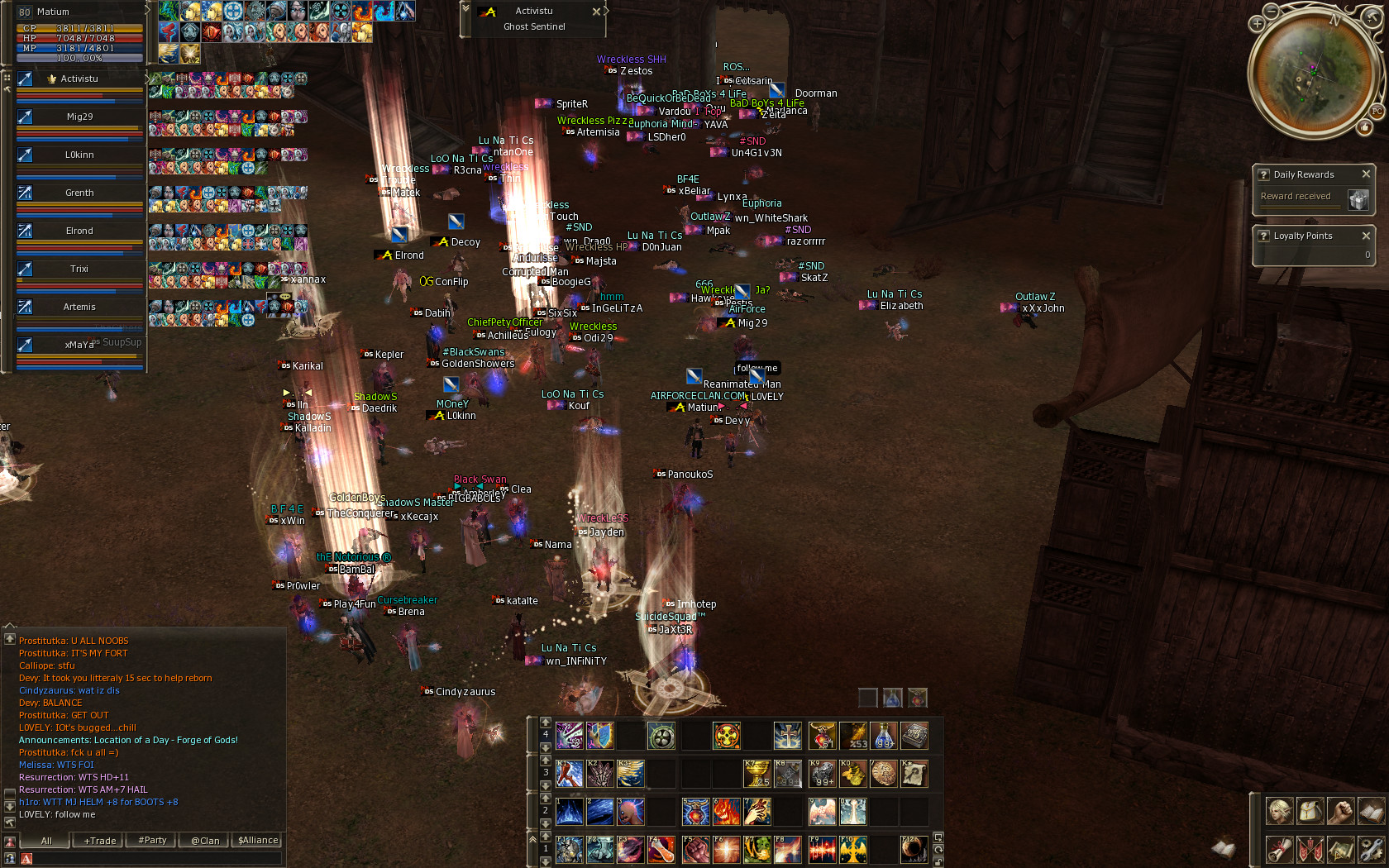Image resolution: width=1389 pixels, height=868 pixels.
Task: Open the #Party chat tab
Action: (x=152, y=841)
